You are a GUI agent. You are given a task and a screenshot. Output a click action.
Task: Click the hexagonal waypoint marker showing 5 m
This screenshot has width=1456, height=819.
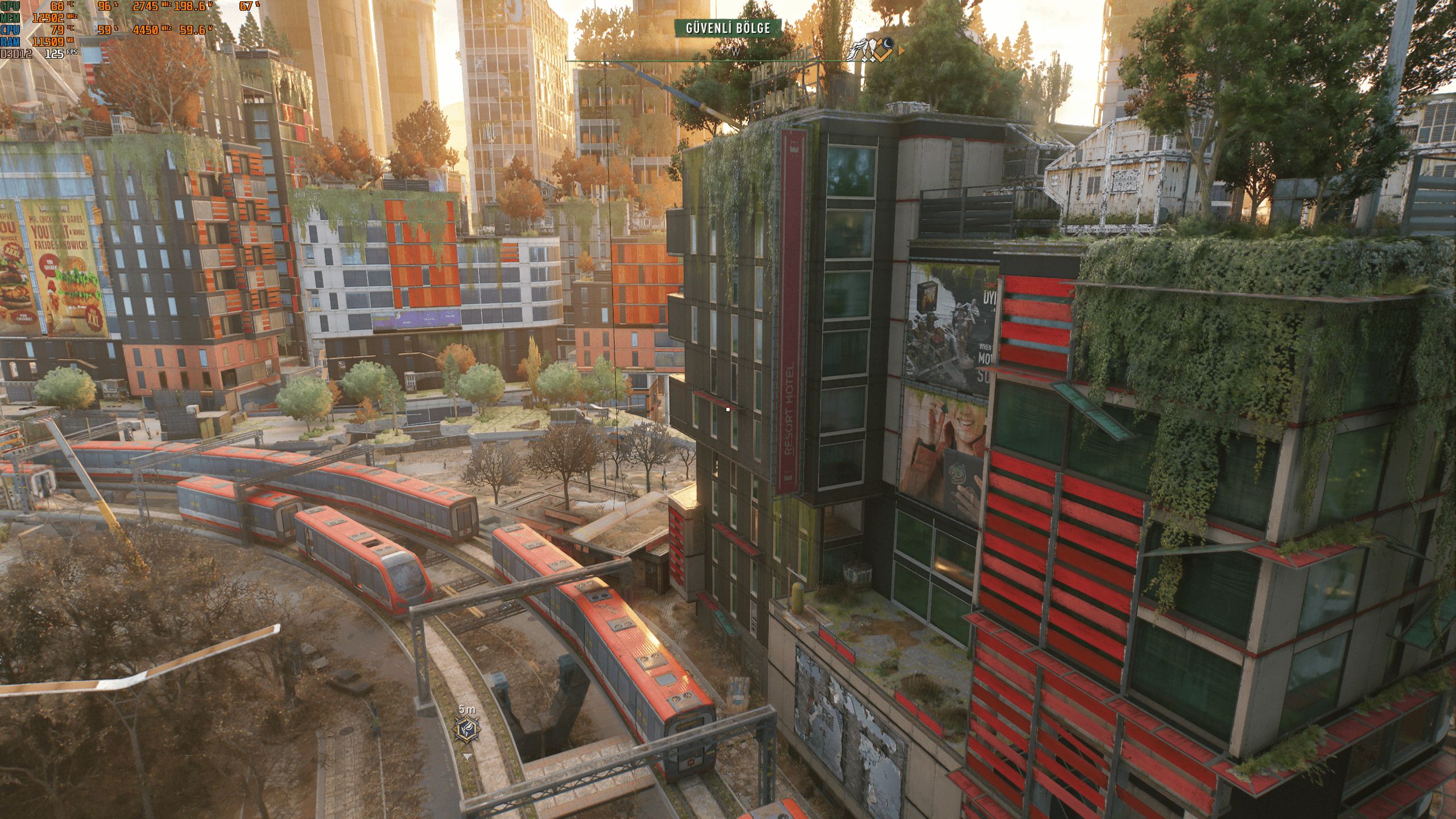point(467,730)
